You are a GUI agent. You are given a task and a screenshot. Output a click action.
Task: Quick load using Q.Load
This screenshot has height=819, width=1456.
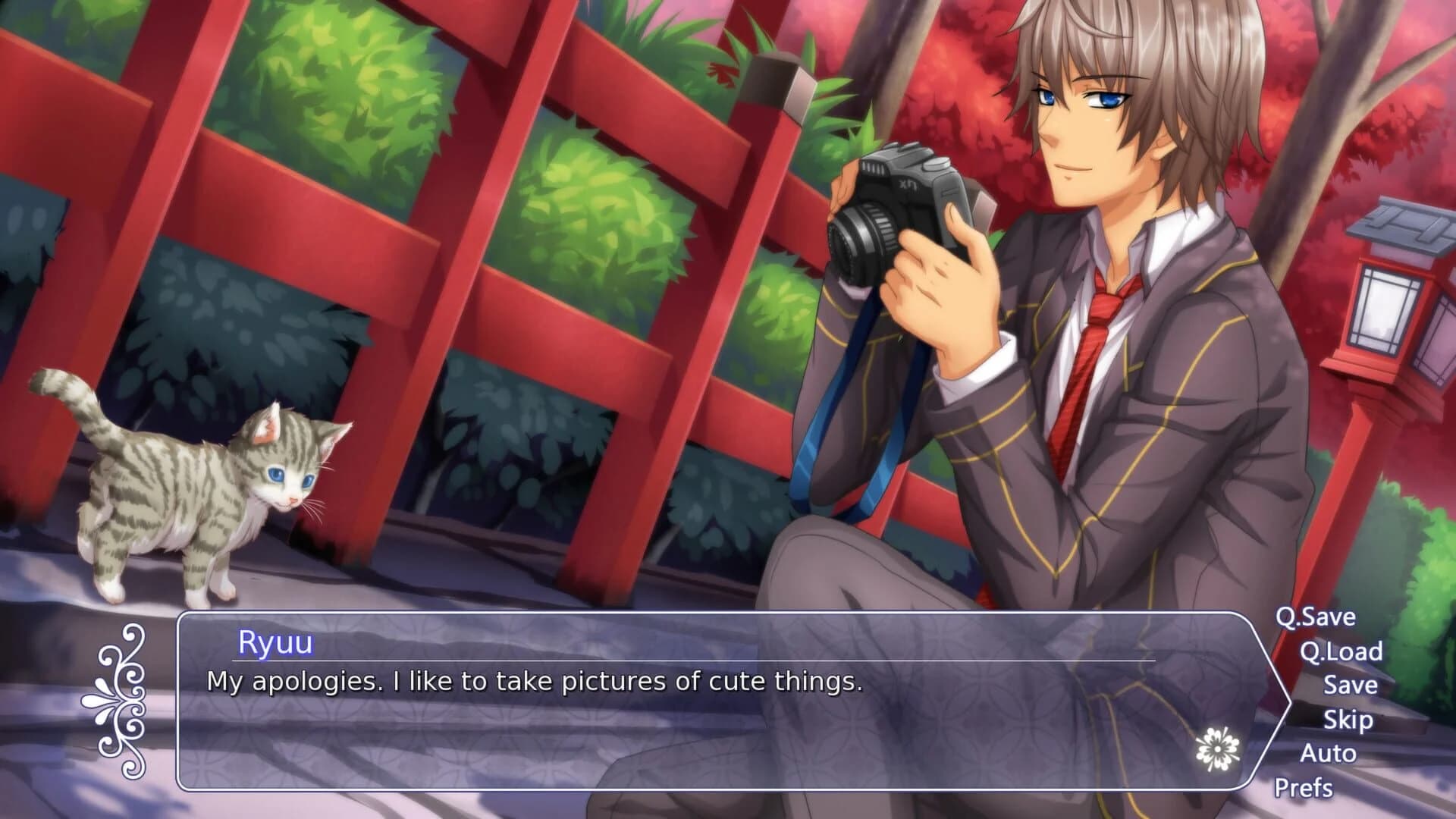tap(1342, 653)
